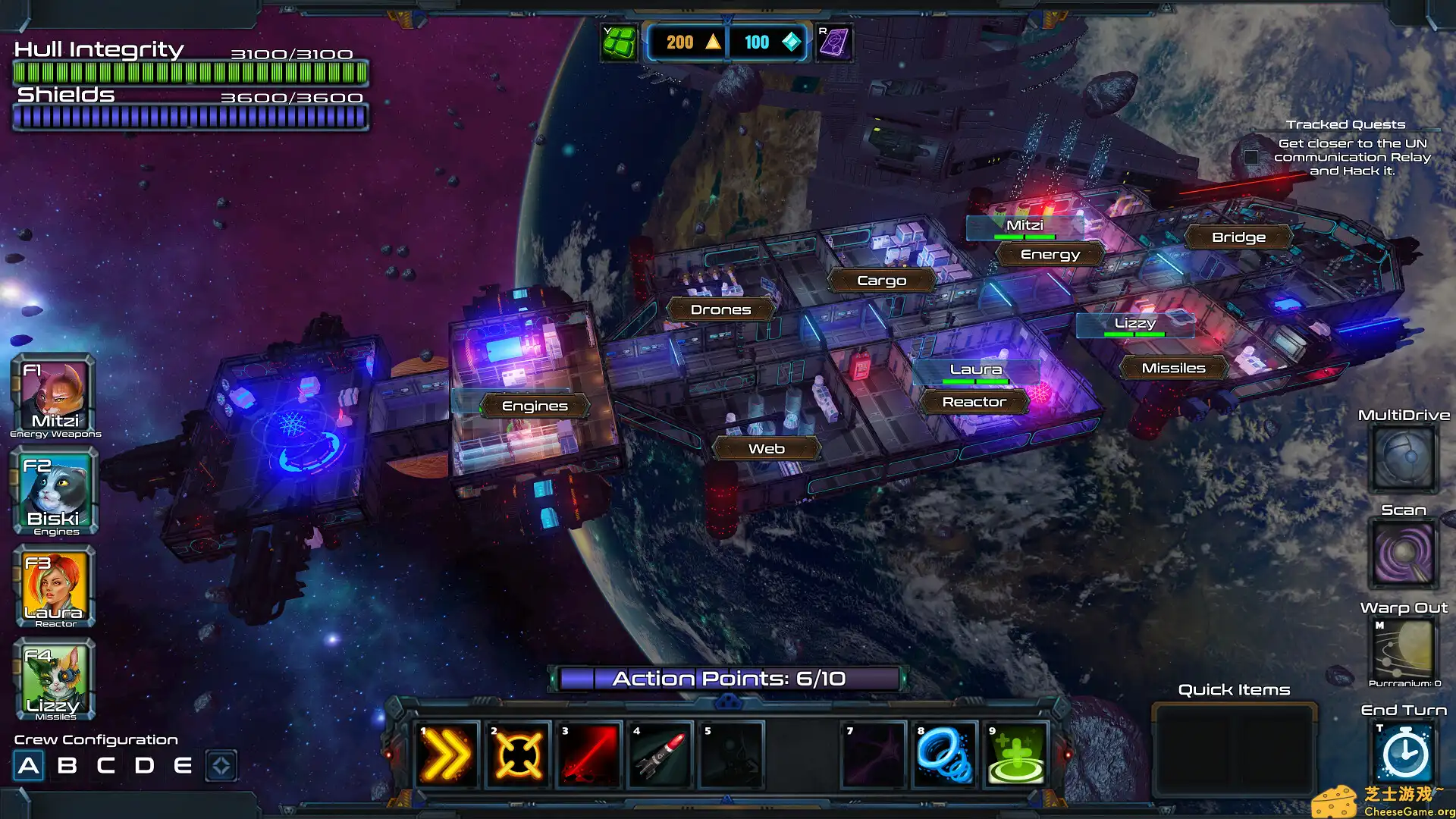Pick Lizzy's crew portrait

click(55, 679)
